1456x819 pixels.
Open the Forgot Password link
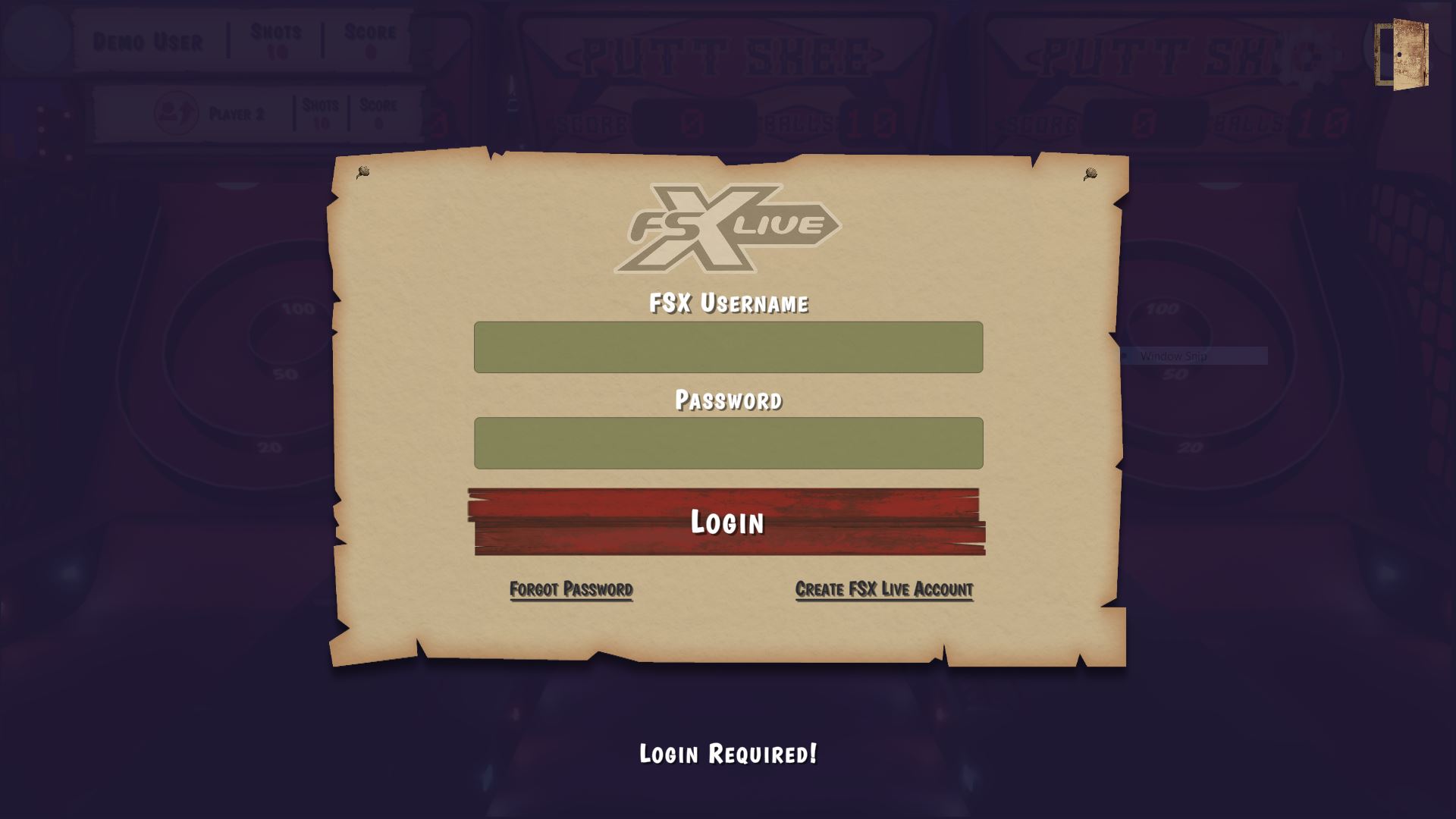[572, 588]
